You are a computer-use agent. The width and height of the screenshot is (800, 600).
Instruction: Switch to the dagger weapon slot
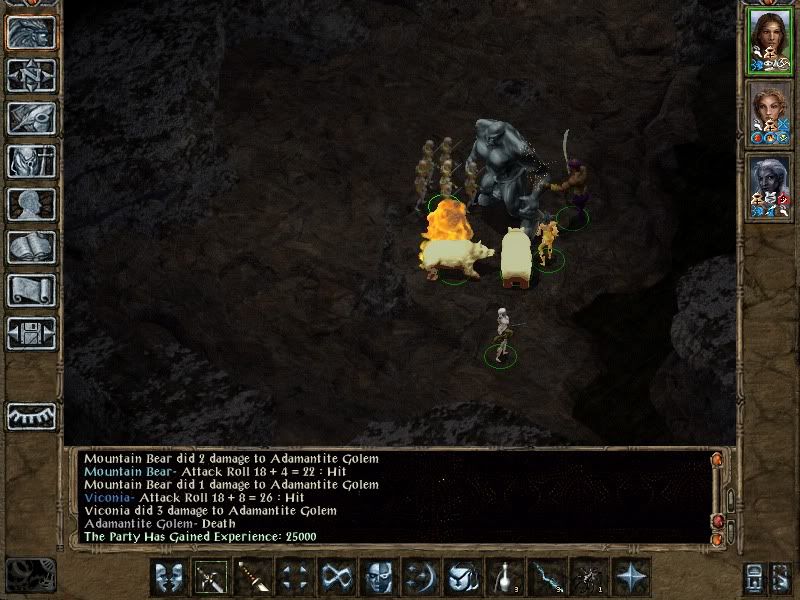(254, 577)
